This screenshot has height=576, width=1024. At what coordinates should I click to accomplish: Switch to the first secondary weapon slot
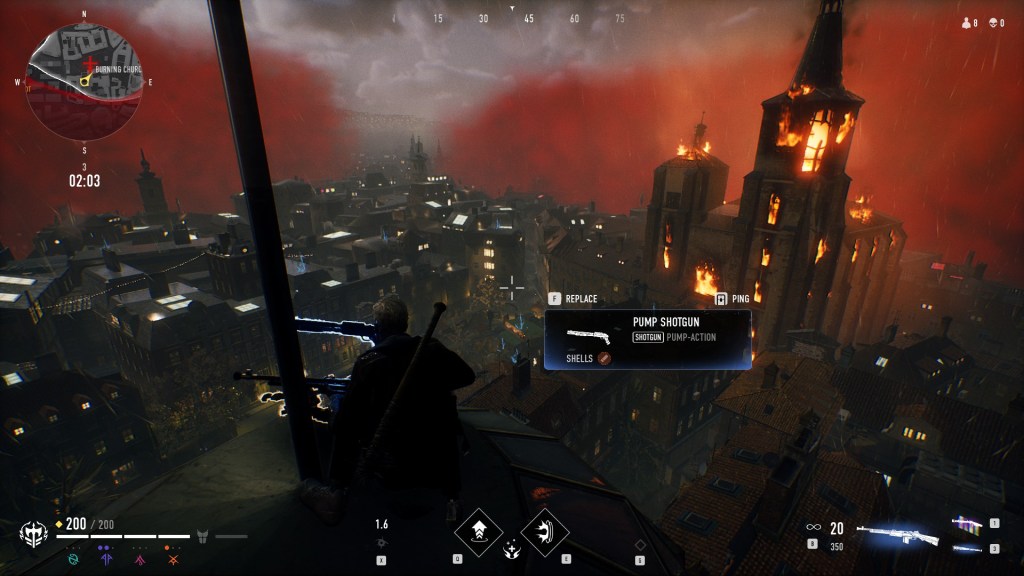click(x=967, y=523)
